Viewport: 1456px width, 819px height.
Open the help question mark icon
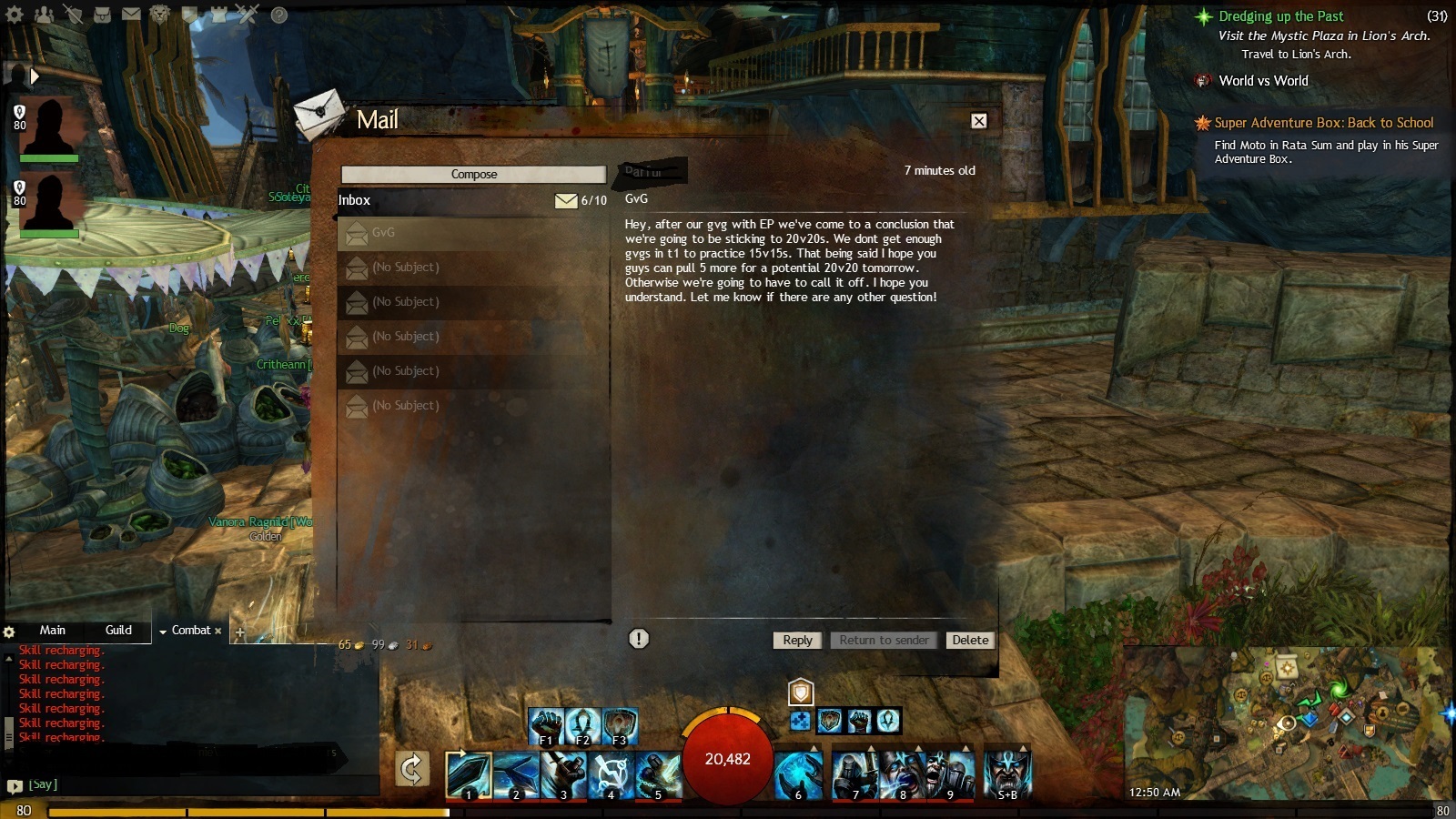279,15
